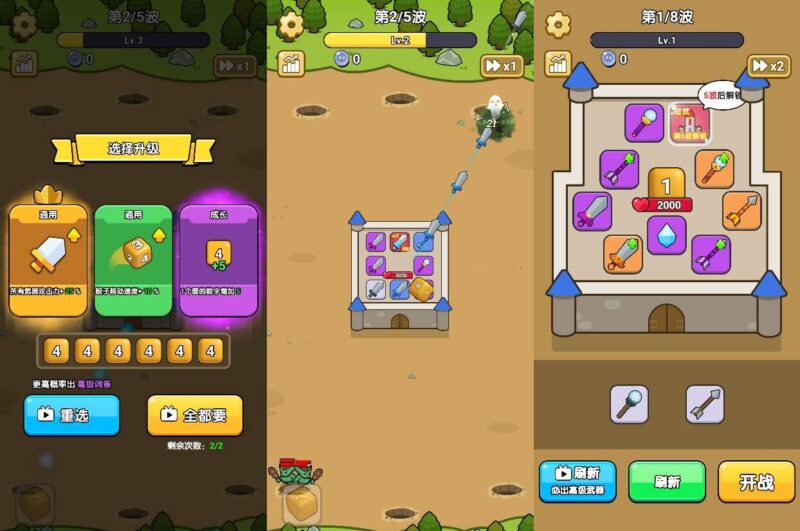Tap the blue 重选 reroll button
Screen dimensions: 800x531
pyautogui.click(x=72, y=414)
